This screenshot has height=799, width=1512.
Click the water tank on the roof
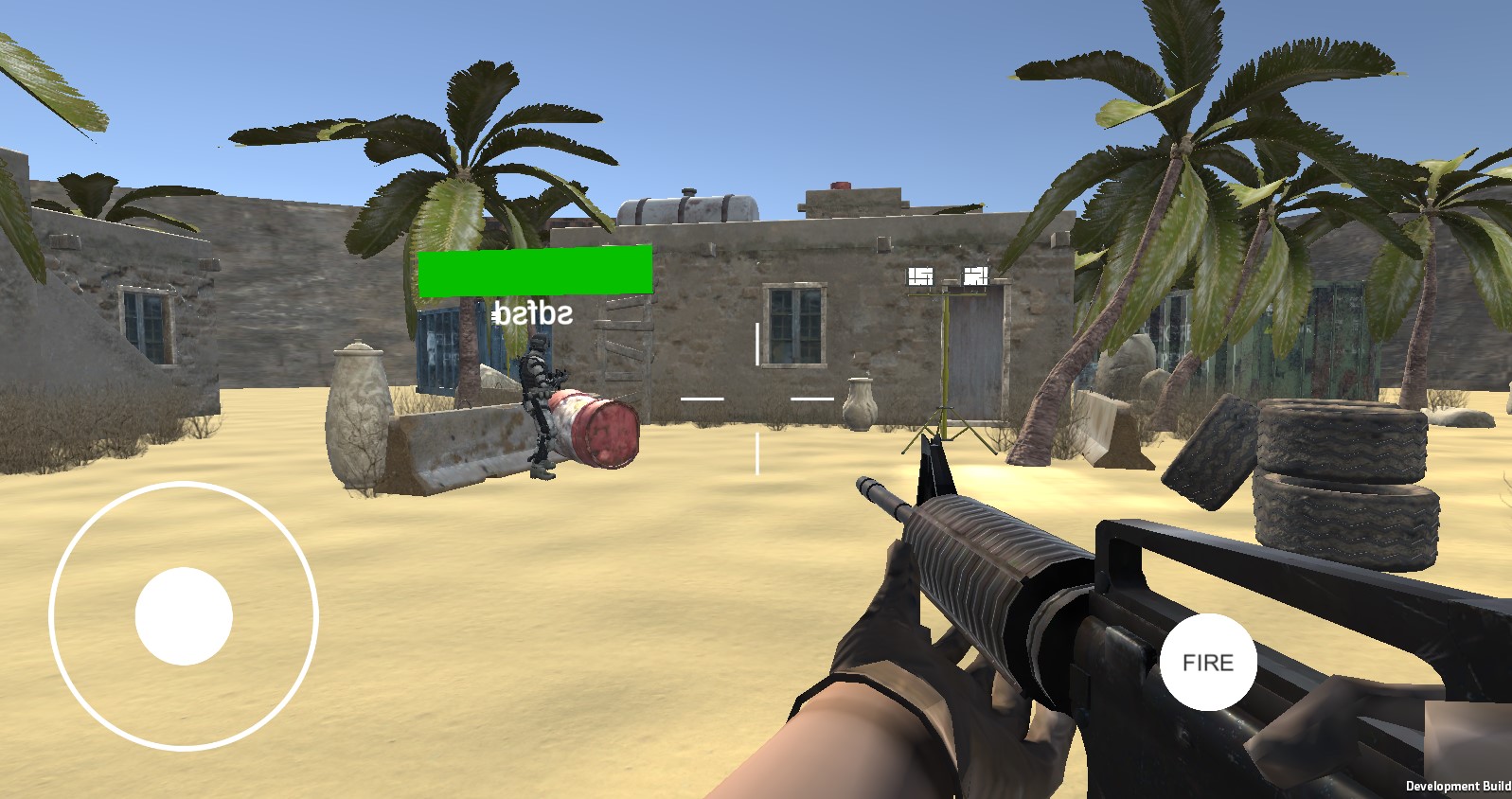tap(686, 206)
